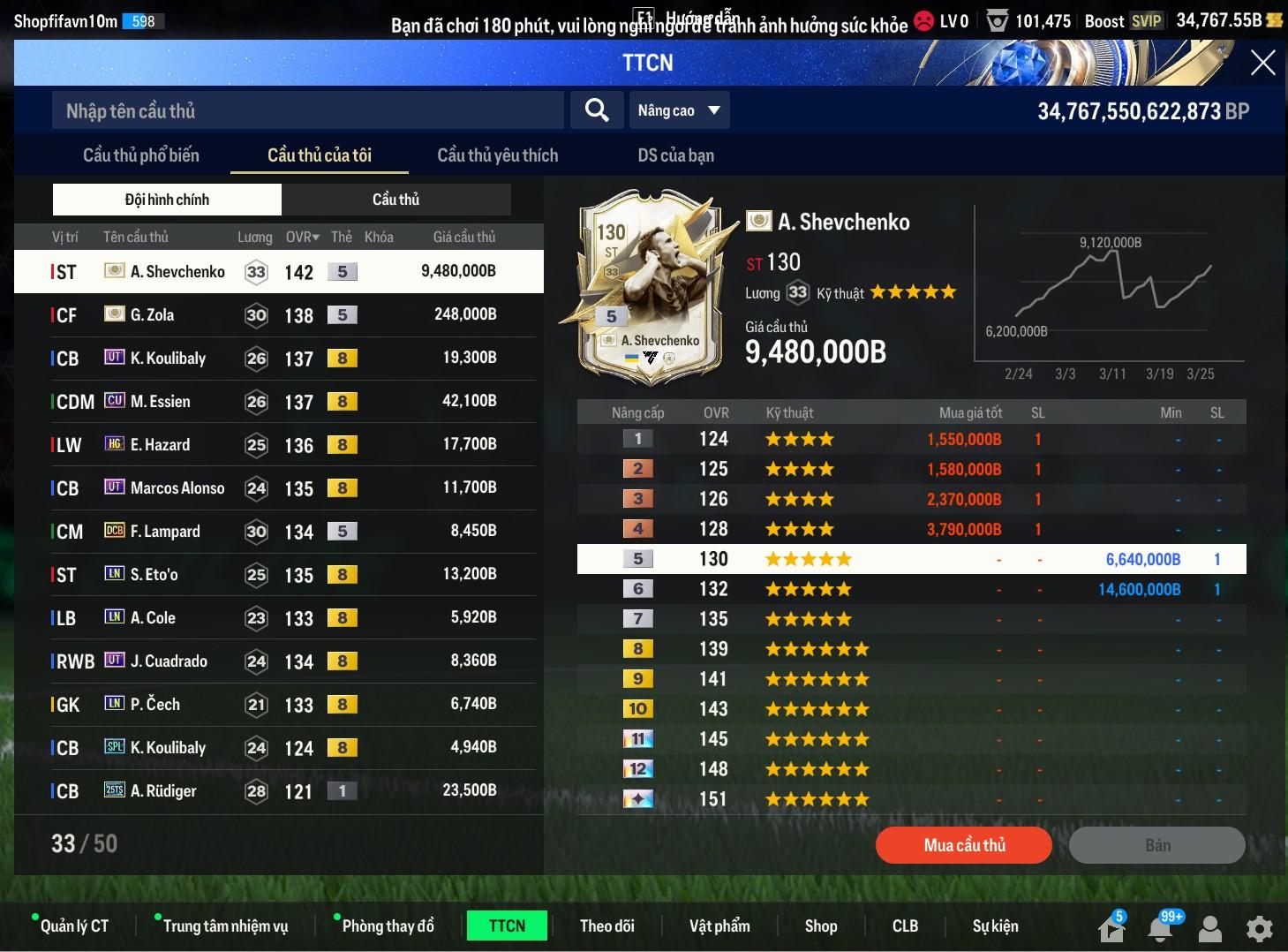The width and height of the screenshot is (1288, 952).
Task: Select the Cầu thủ sub-tab
Action: [395, 200]
